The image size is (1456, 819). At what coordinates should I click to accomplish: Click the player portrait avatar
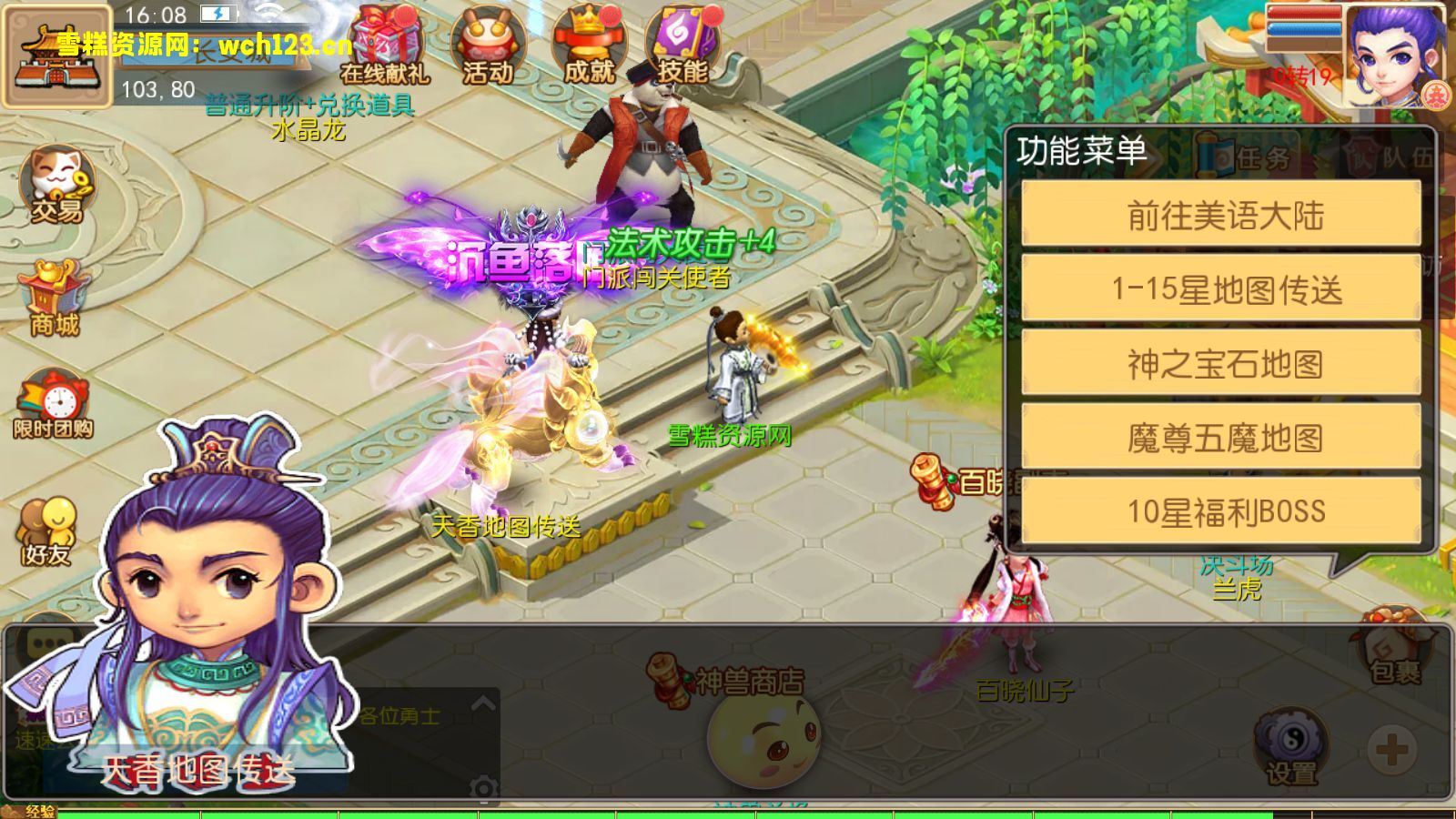tap(1393, 55)
